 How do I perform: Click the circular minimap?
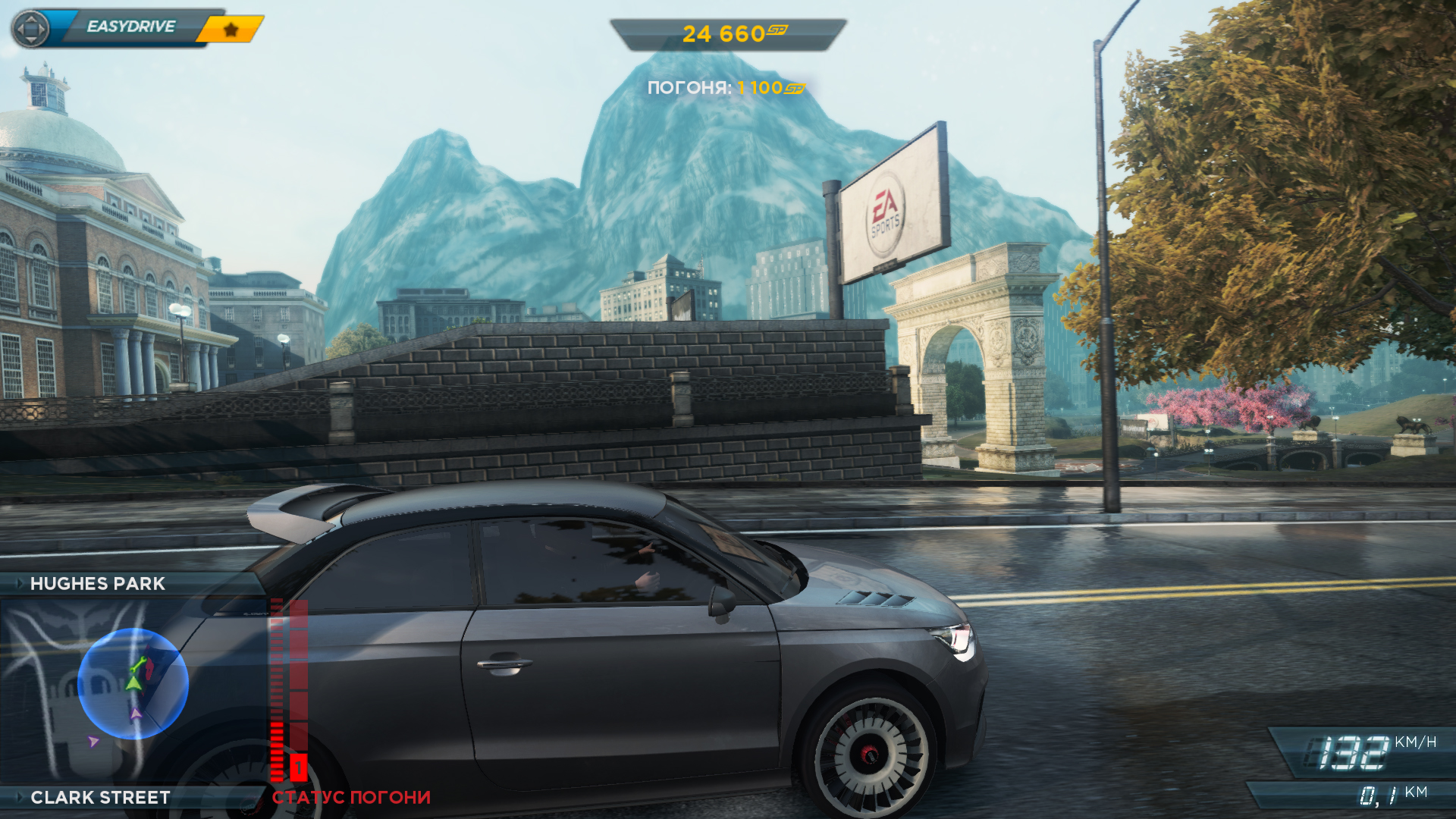coord(133,683)
